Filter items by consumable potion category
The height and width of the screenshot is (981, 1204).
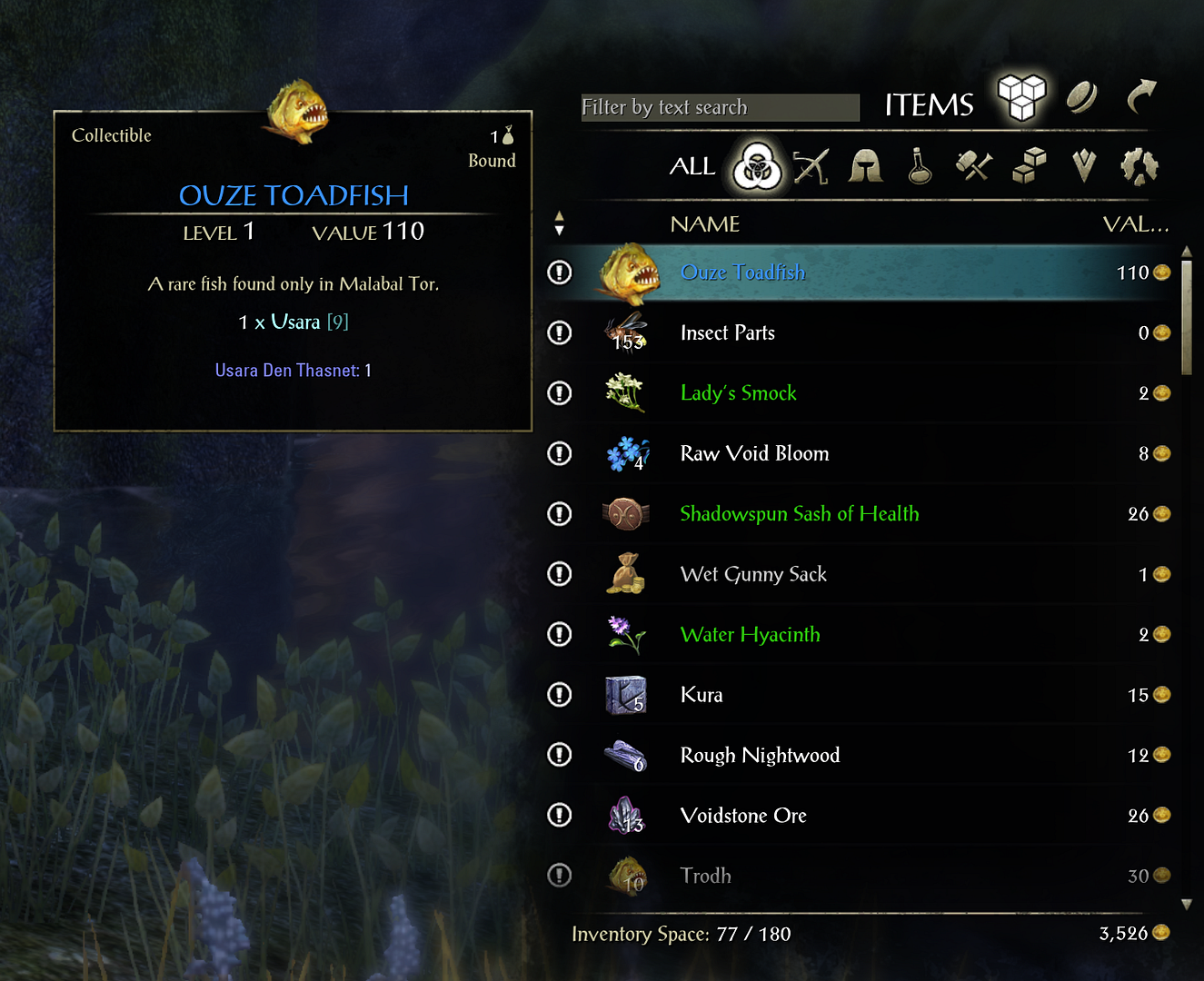pyautogui.click(x=920, y=166)
